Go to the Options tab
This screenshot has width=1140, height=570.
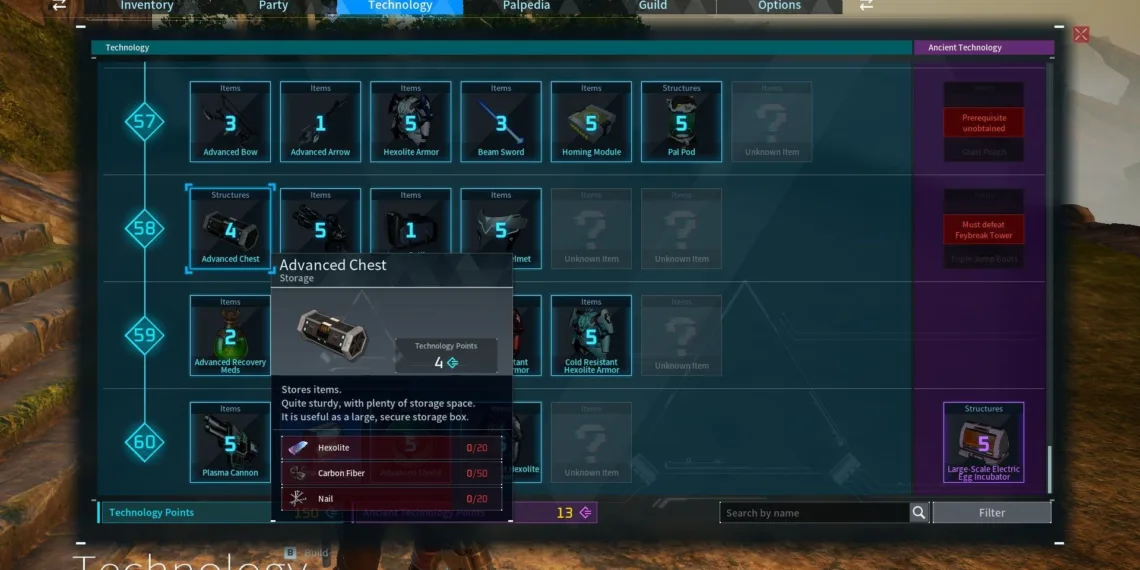coord(779,6)
